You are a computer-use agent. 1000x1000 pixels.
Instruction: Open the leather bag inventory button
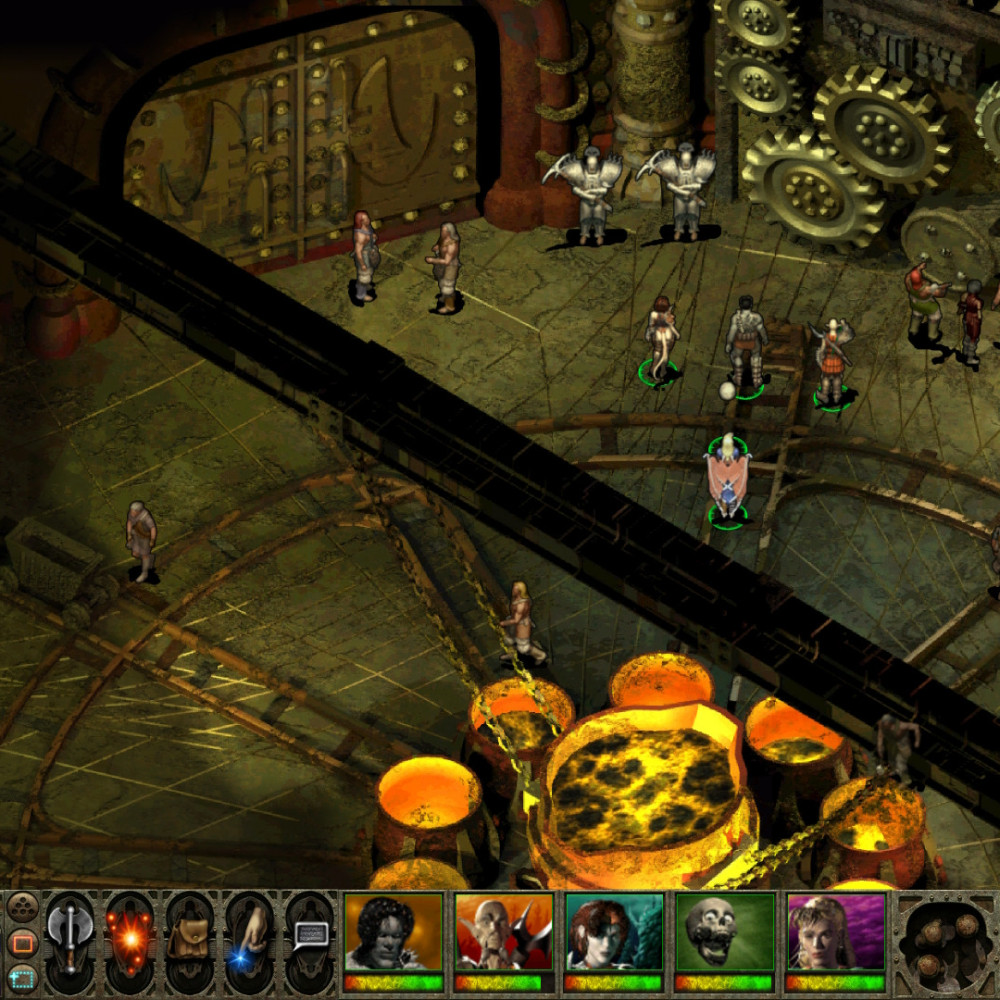click(190, 940)
